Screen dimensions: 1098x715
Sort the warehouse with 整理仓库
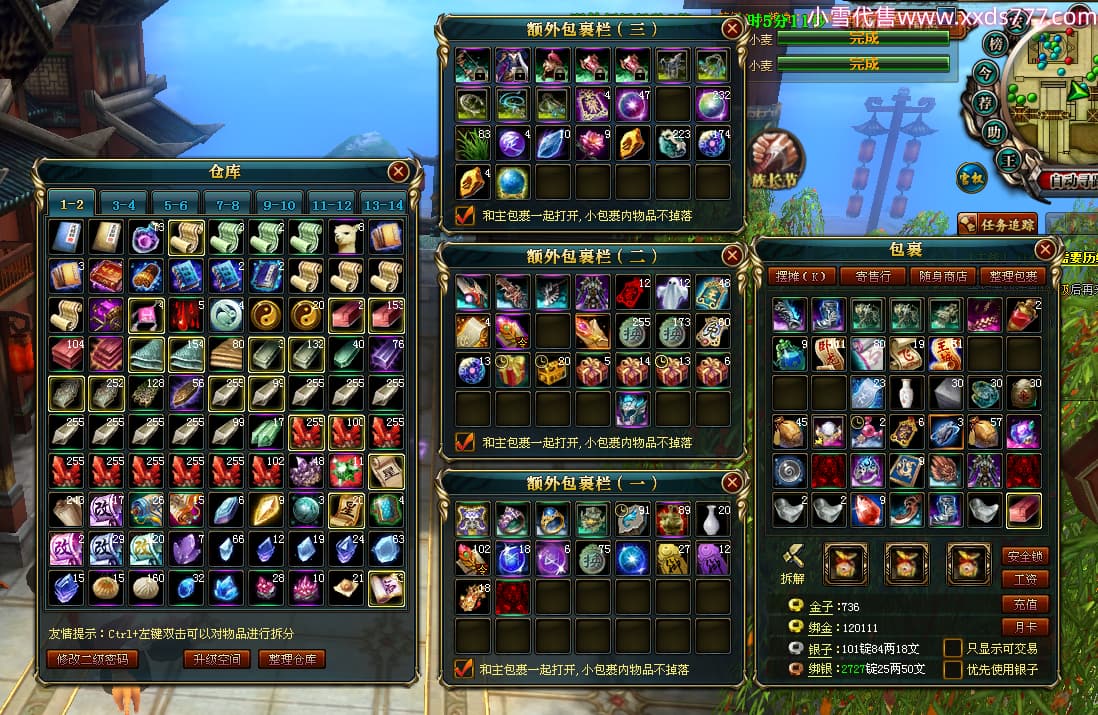(x=292, y=659)
